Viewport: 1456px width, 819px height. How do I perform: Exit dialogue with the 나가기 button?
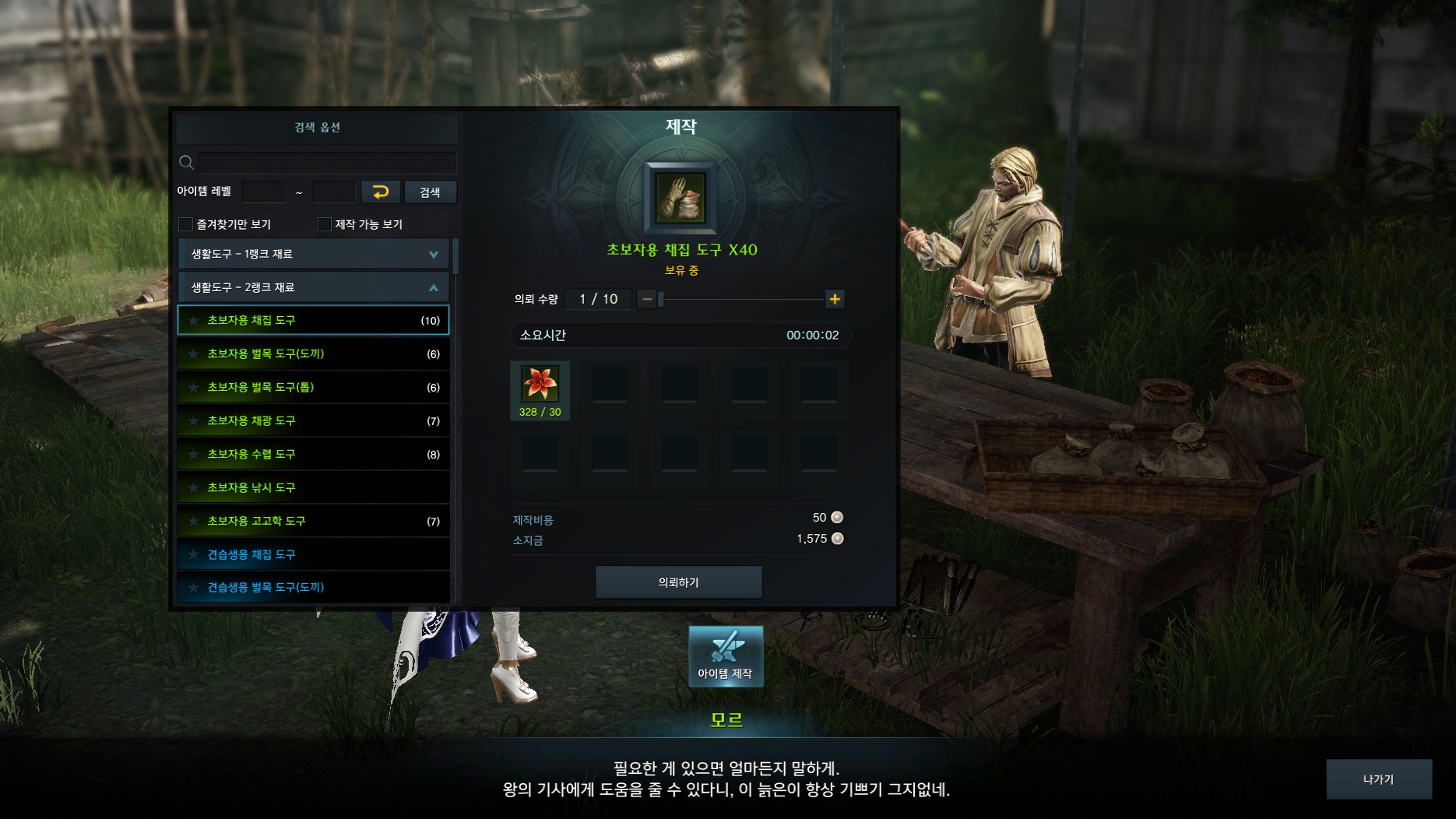[x=1378, y=779]
